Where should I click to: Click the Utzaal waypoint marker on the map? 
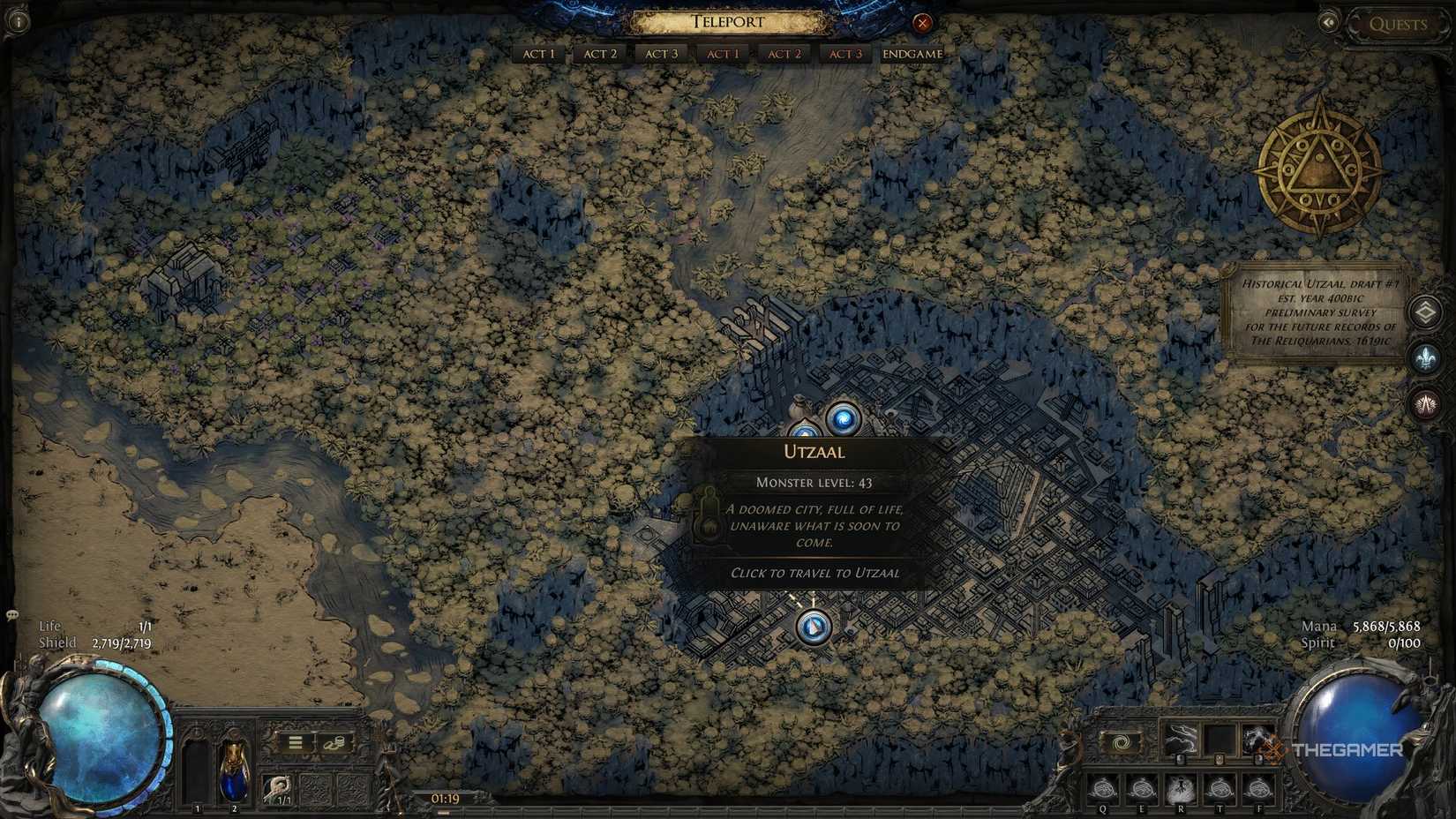(x=844, y=419)
